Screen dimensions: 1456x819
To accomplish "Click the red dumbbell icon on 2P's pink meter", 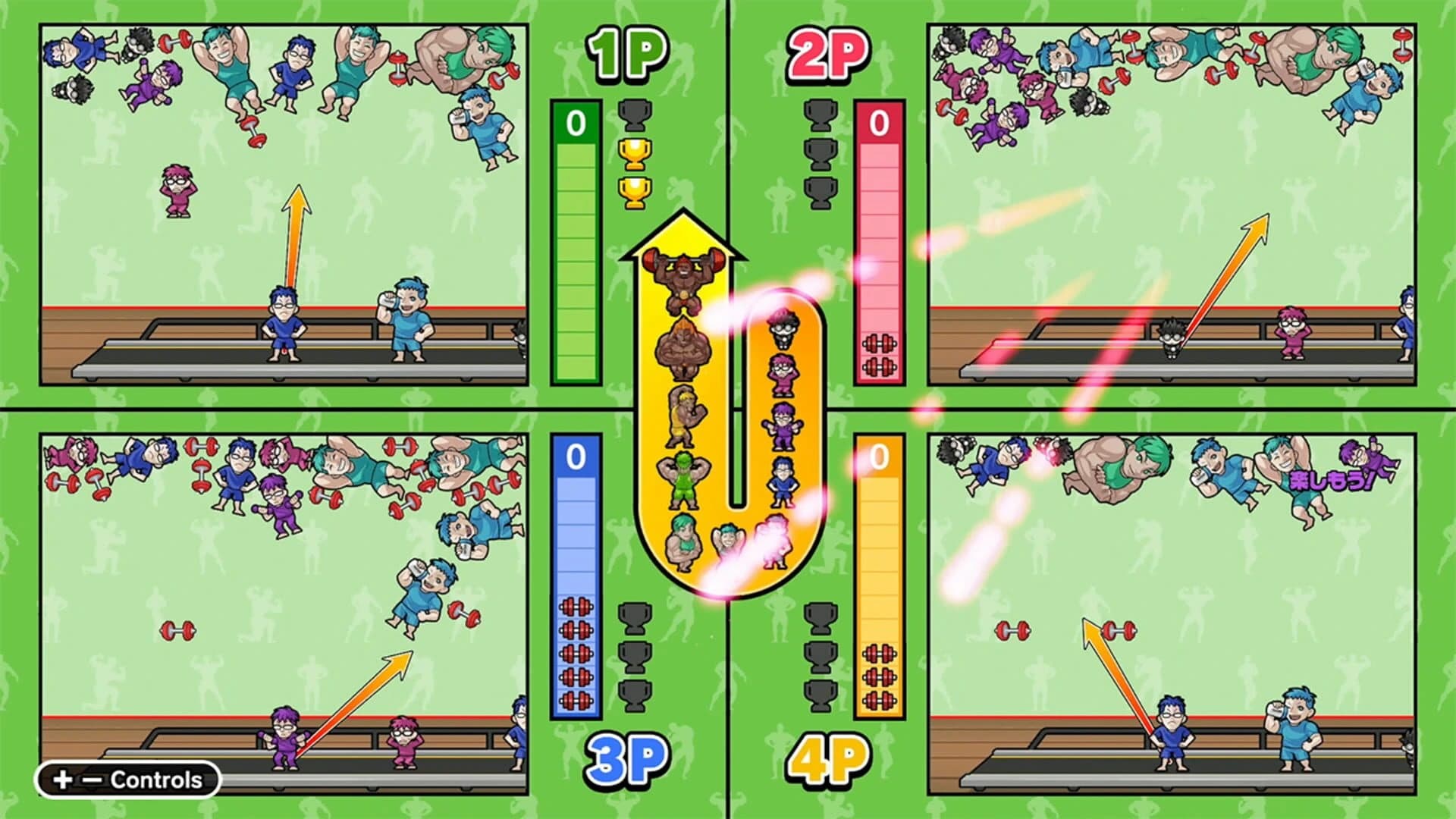I will (x=878, y=341).
